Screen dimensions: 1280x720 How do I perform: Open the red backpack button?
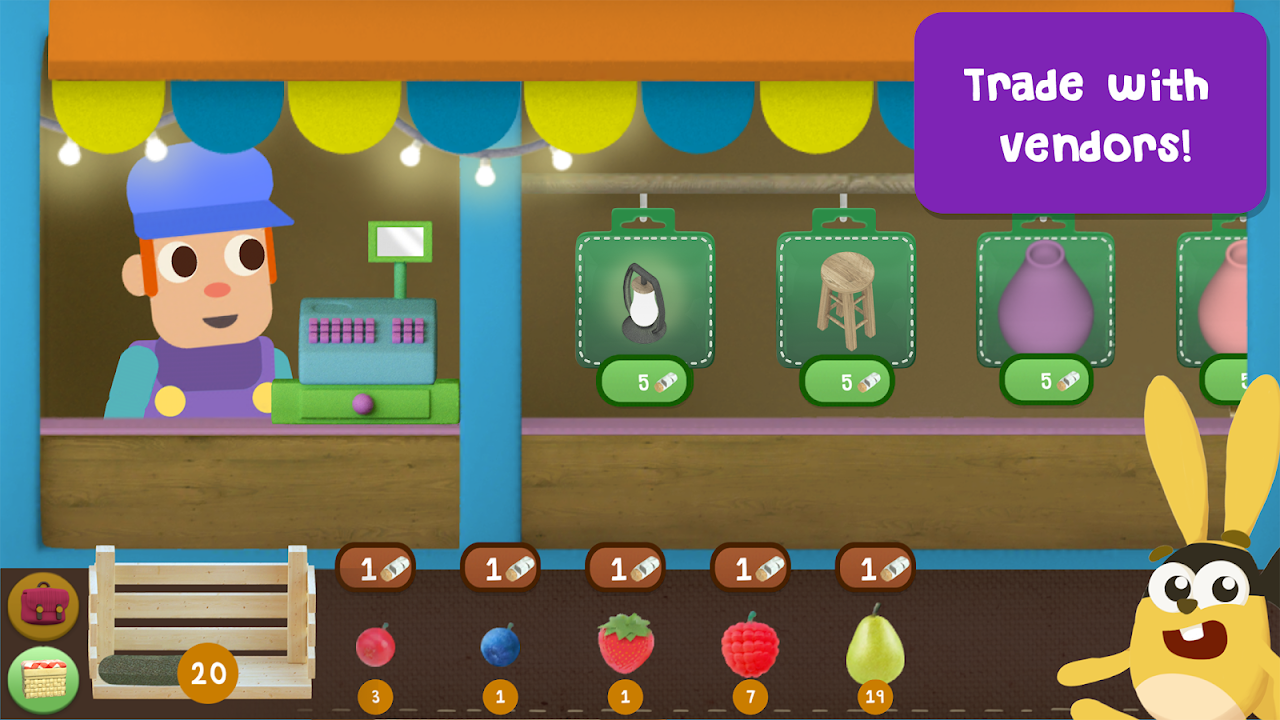43,606
